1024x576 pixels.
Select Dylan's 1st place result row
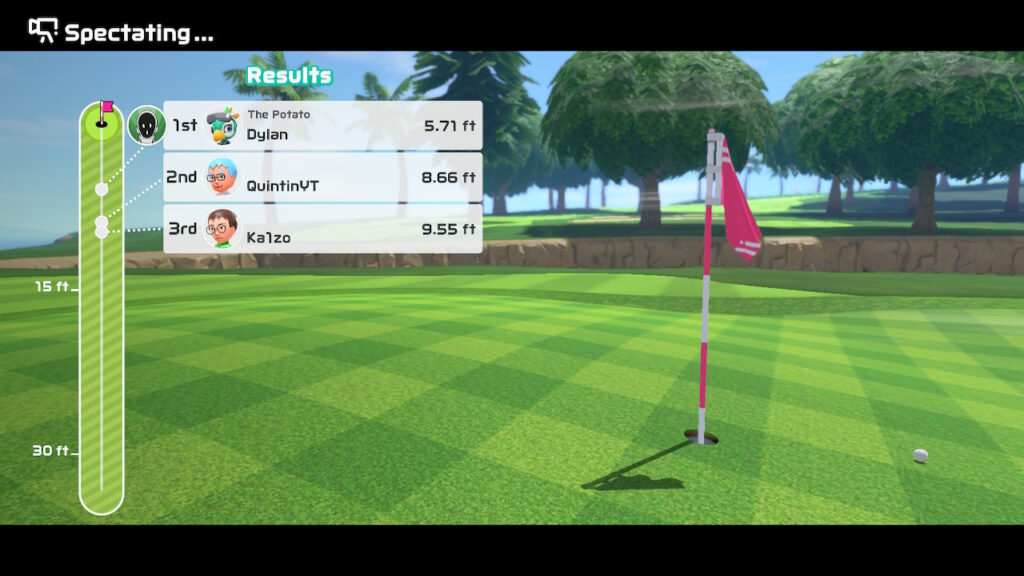(322, 125)
